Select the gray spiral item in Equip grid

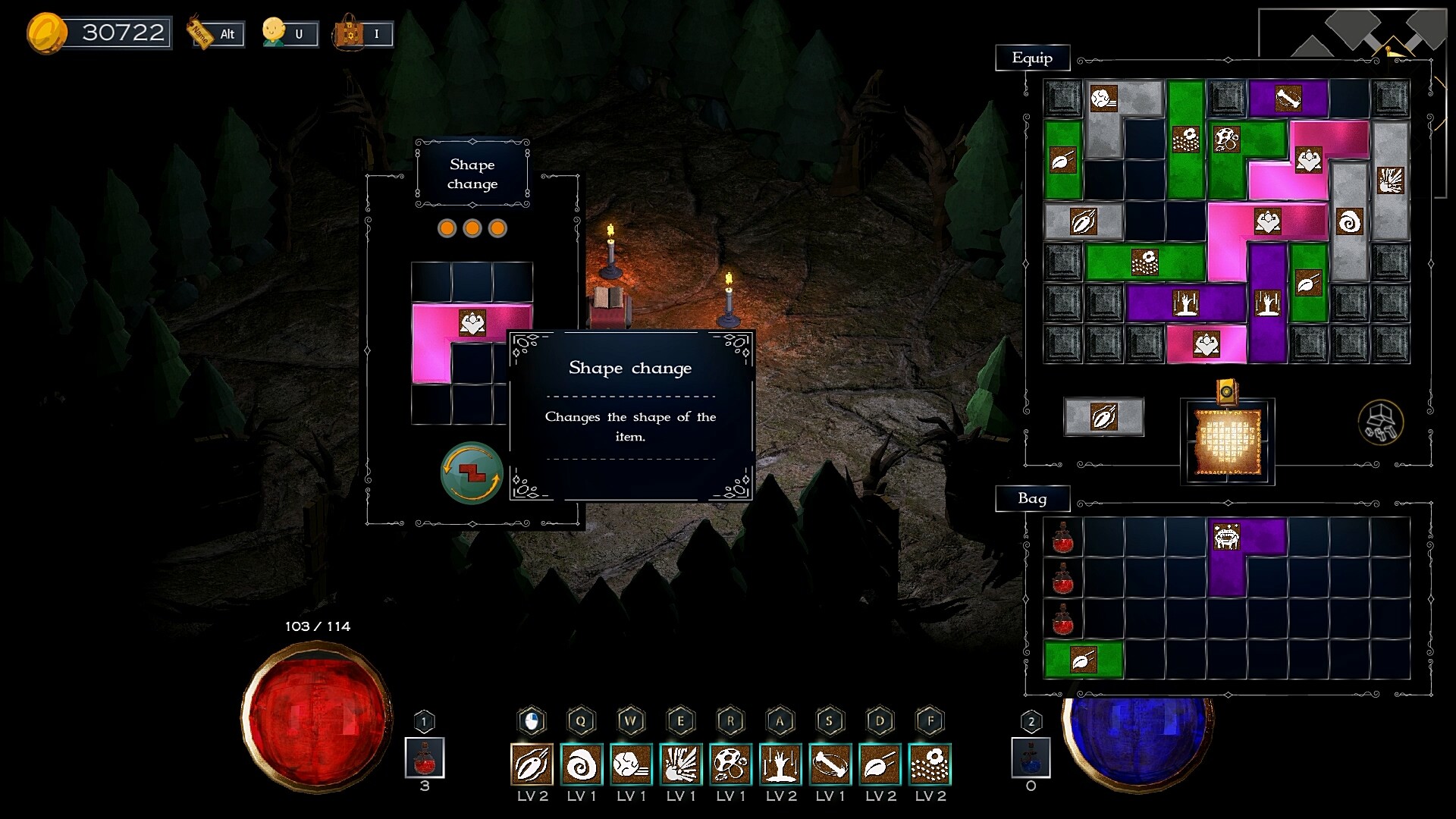click(x=1350, y=221)
